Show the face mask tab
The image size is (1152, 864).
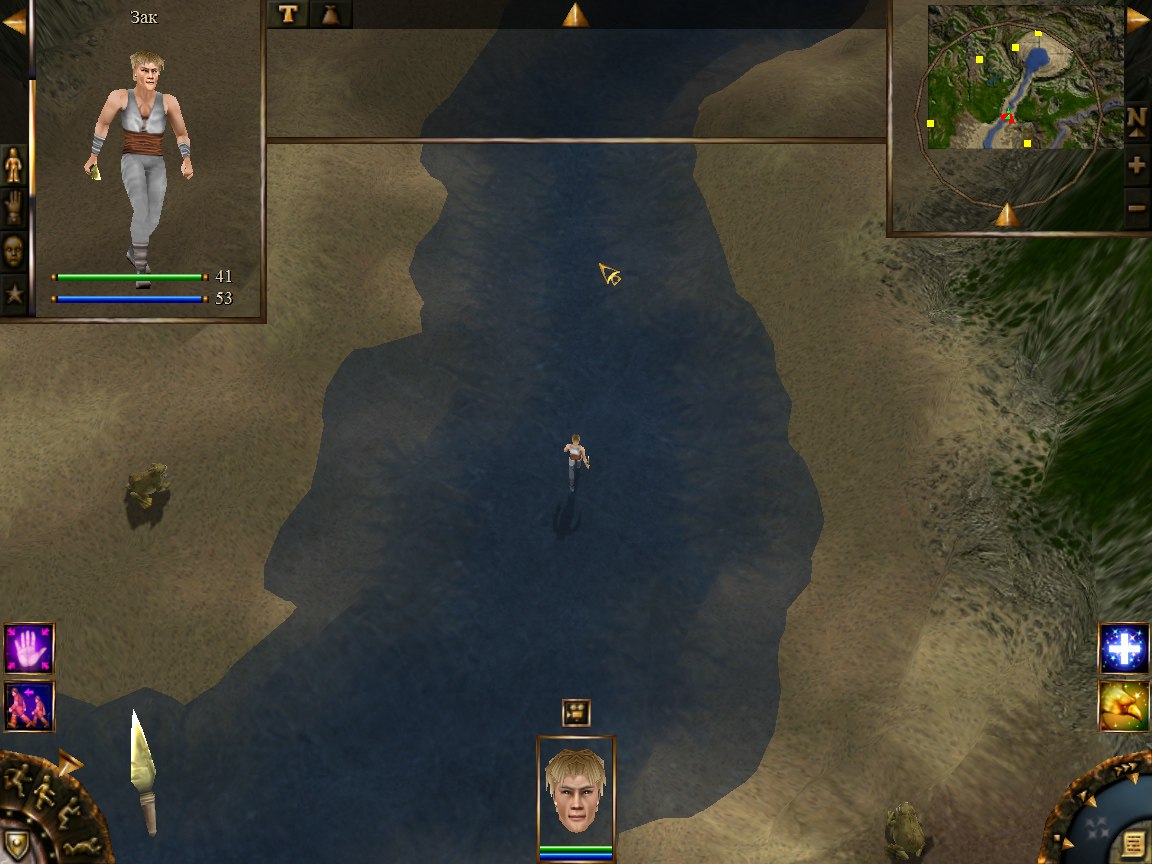click(x=14, y=250)
